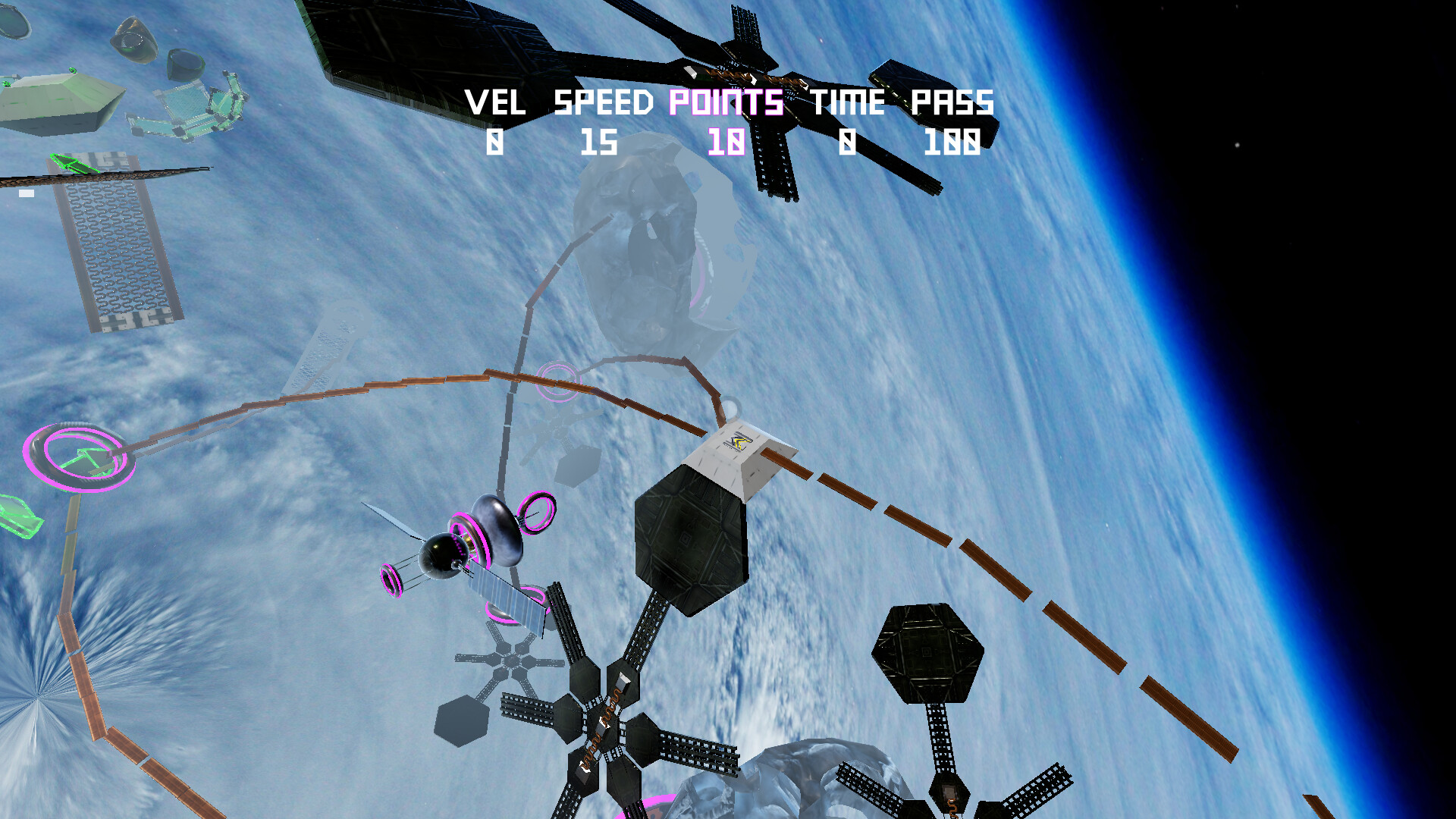Click the PASS value showing 100
This screenshot has width=1456, height=819.
point(954,141)
